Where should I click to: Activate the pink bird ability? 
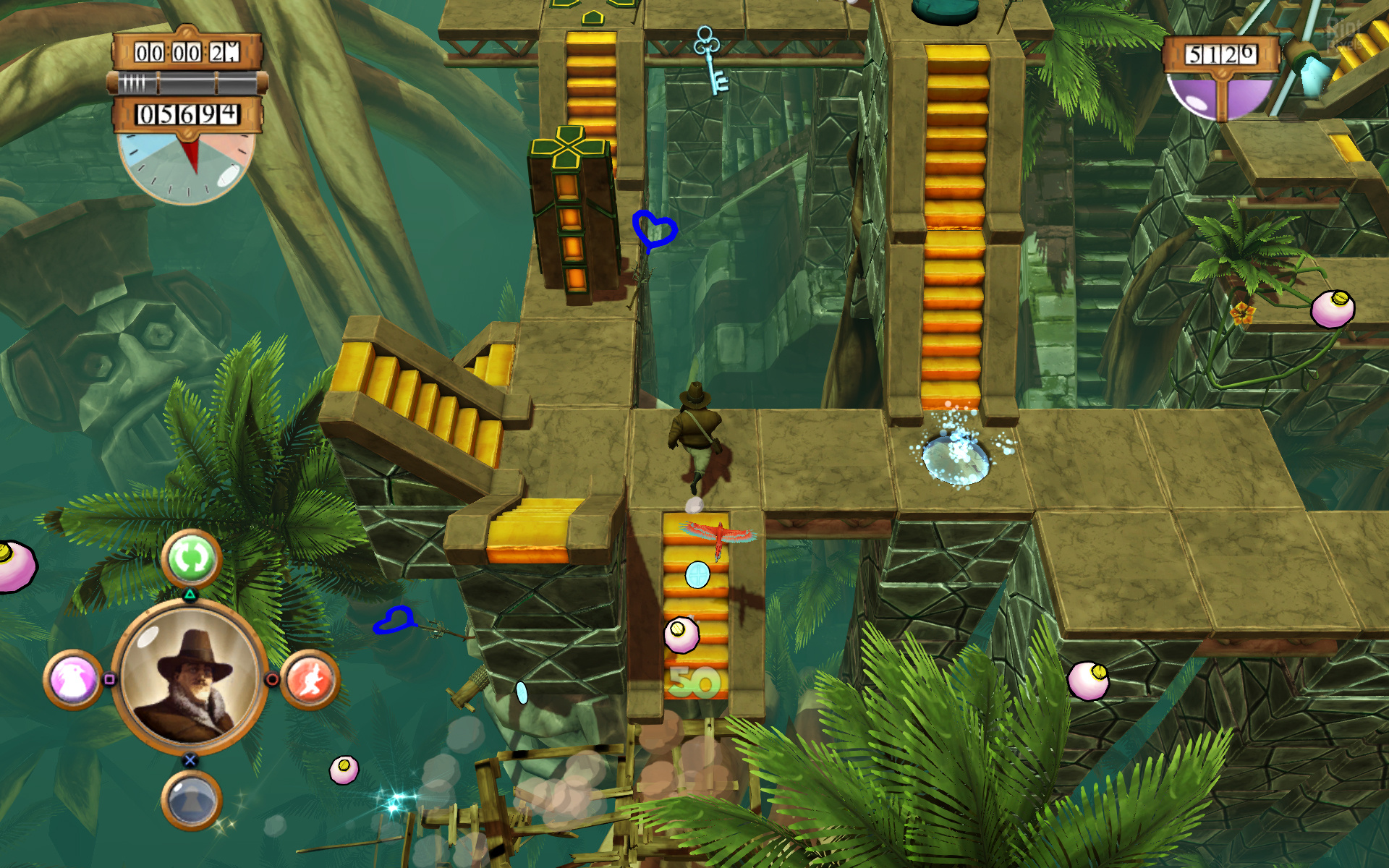[73, 680]
